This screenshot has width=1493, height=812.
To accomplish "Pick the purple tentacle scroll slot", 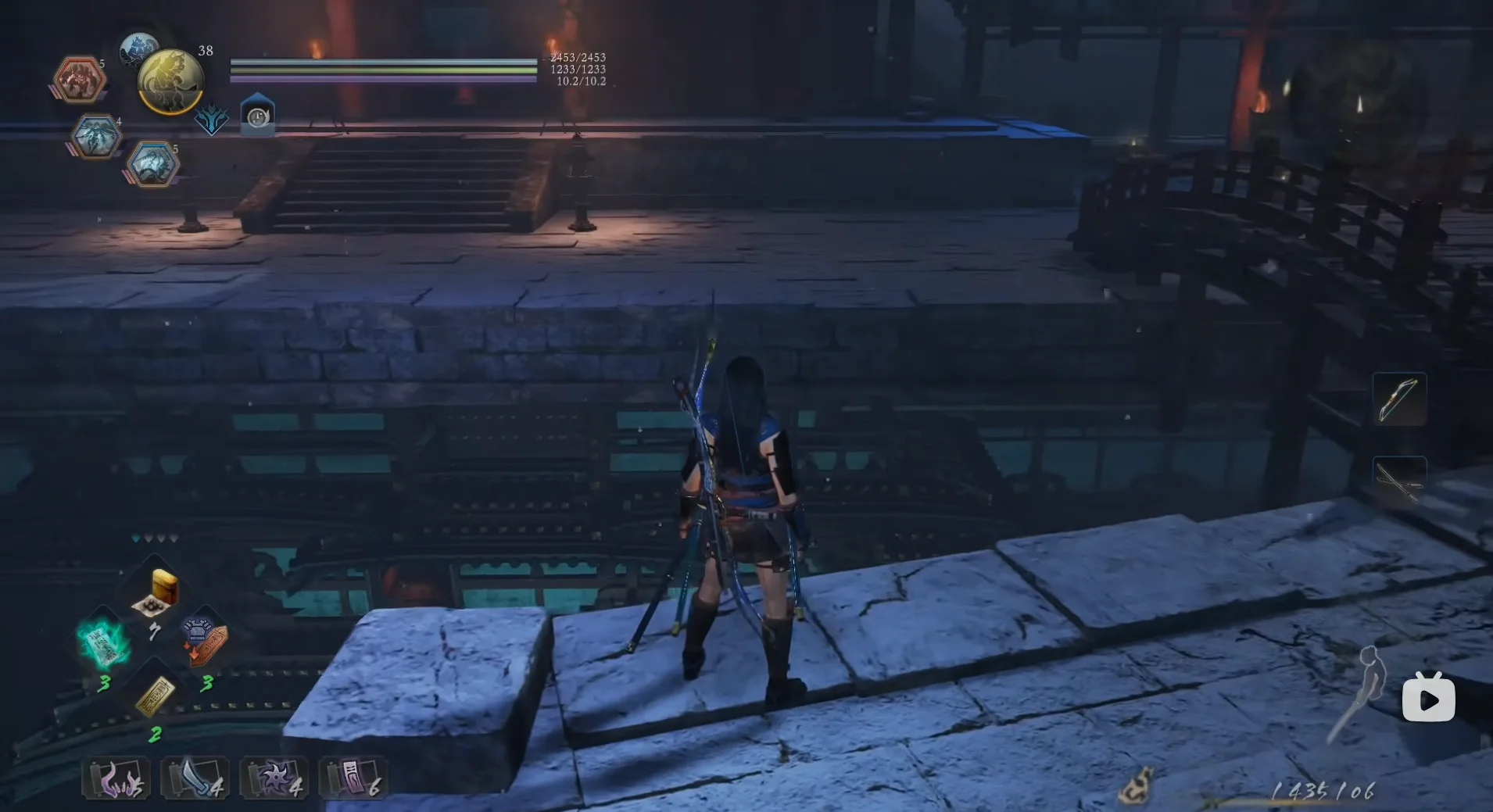I will [116, 778].
